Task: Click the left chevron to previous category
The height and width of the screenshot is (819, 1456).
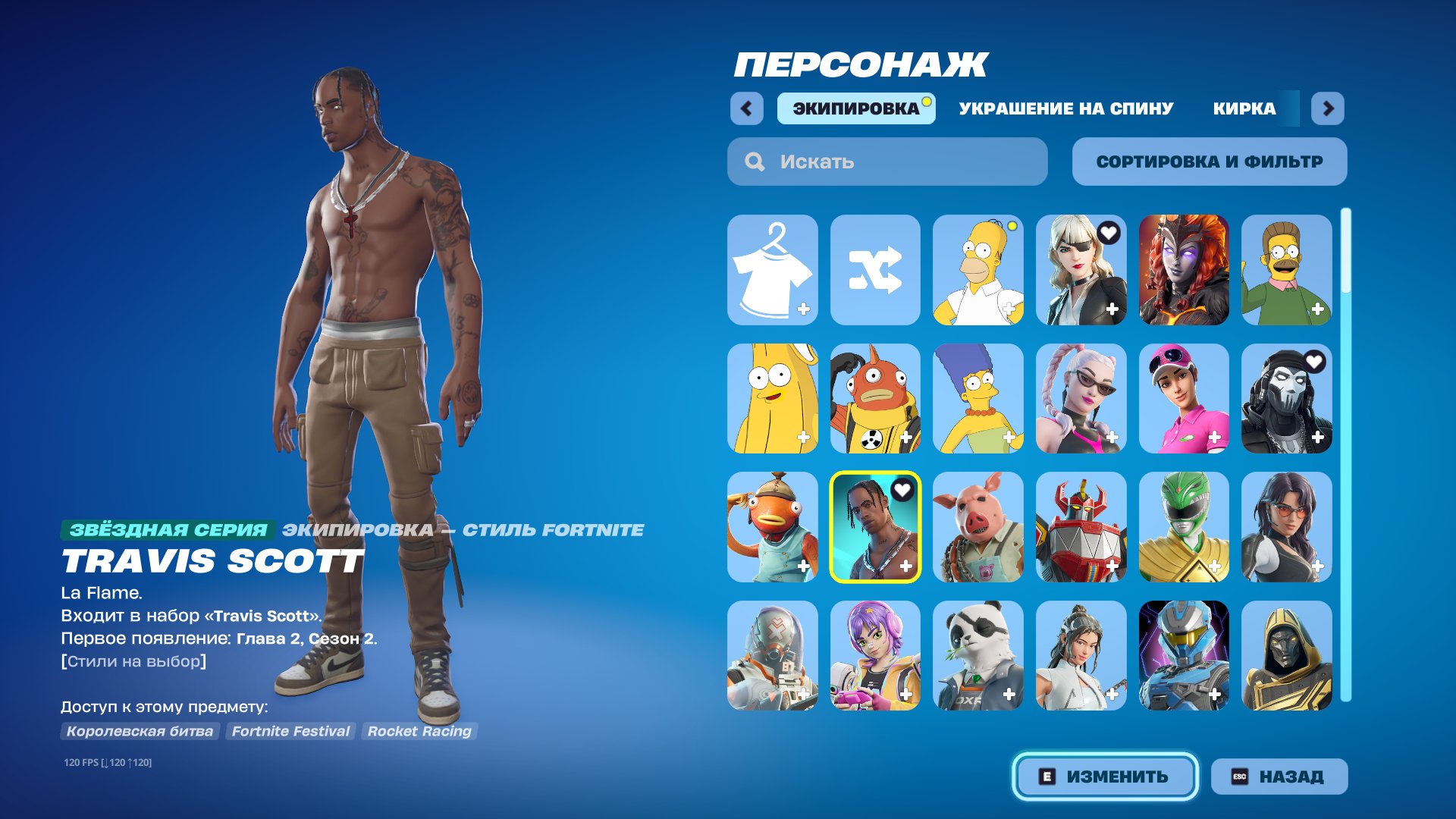Action: 748,108
